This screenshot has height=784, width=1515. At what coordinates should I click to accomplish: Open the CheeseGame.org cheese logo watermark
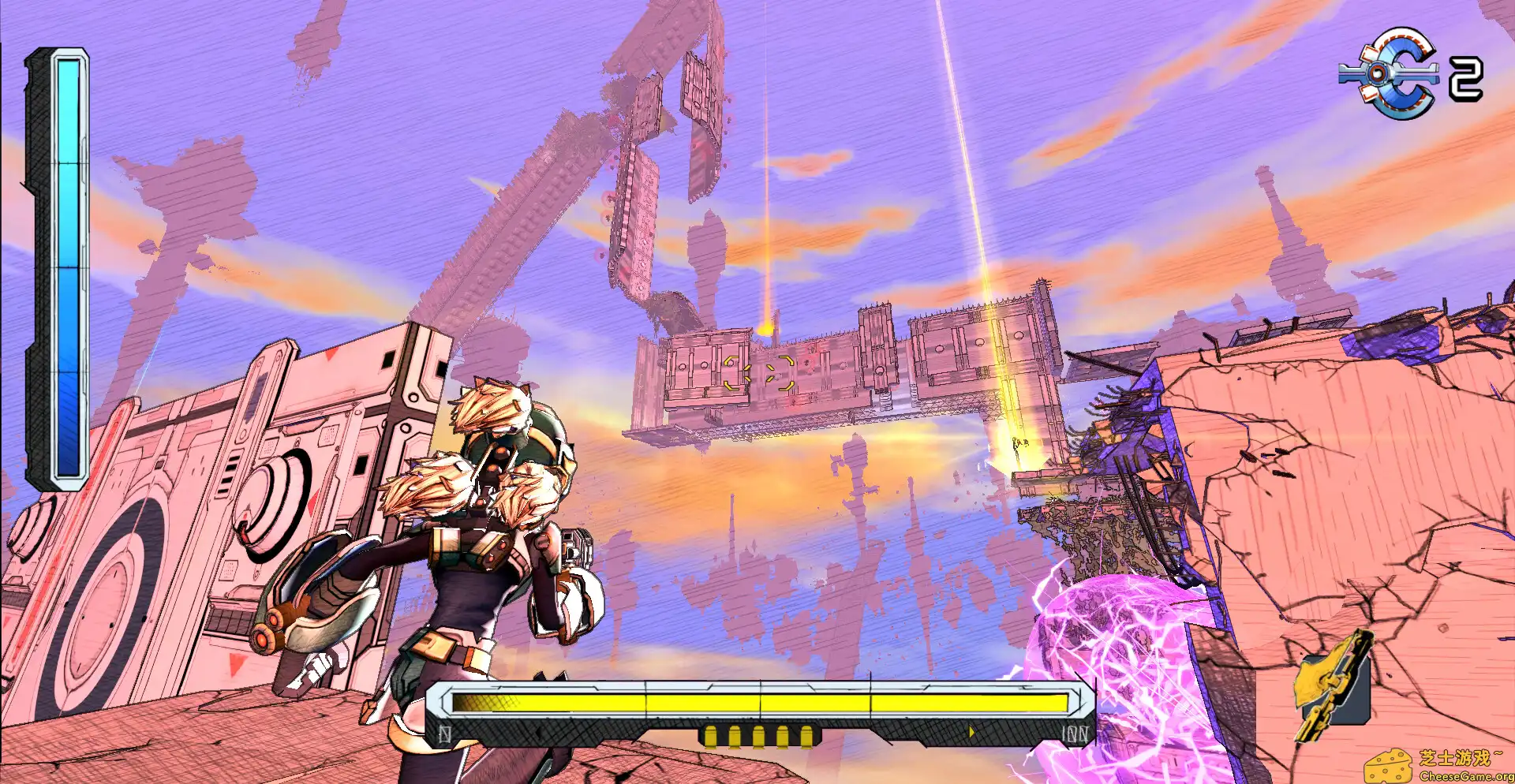click(x=1389, y=766)
